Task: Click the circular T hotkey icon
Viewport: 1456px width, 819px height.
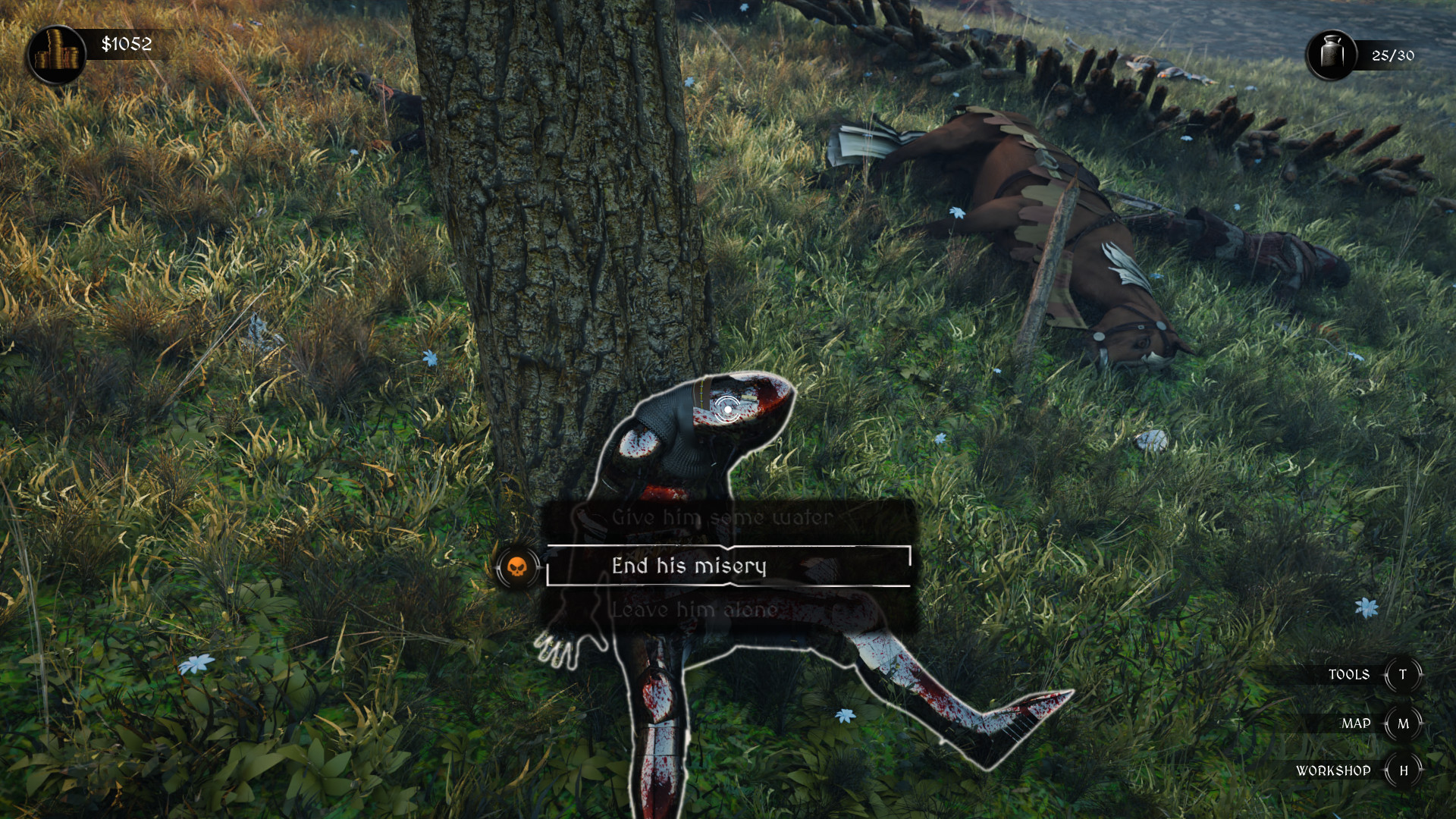Action: coord(1404,675)
